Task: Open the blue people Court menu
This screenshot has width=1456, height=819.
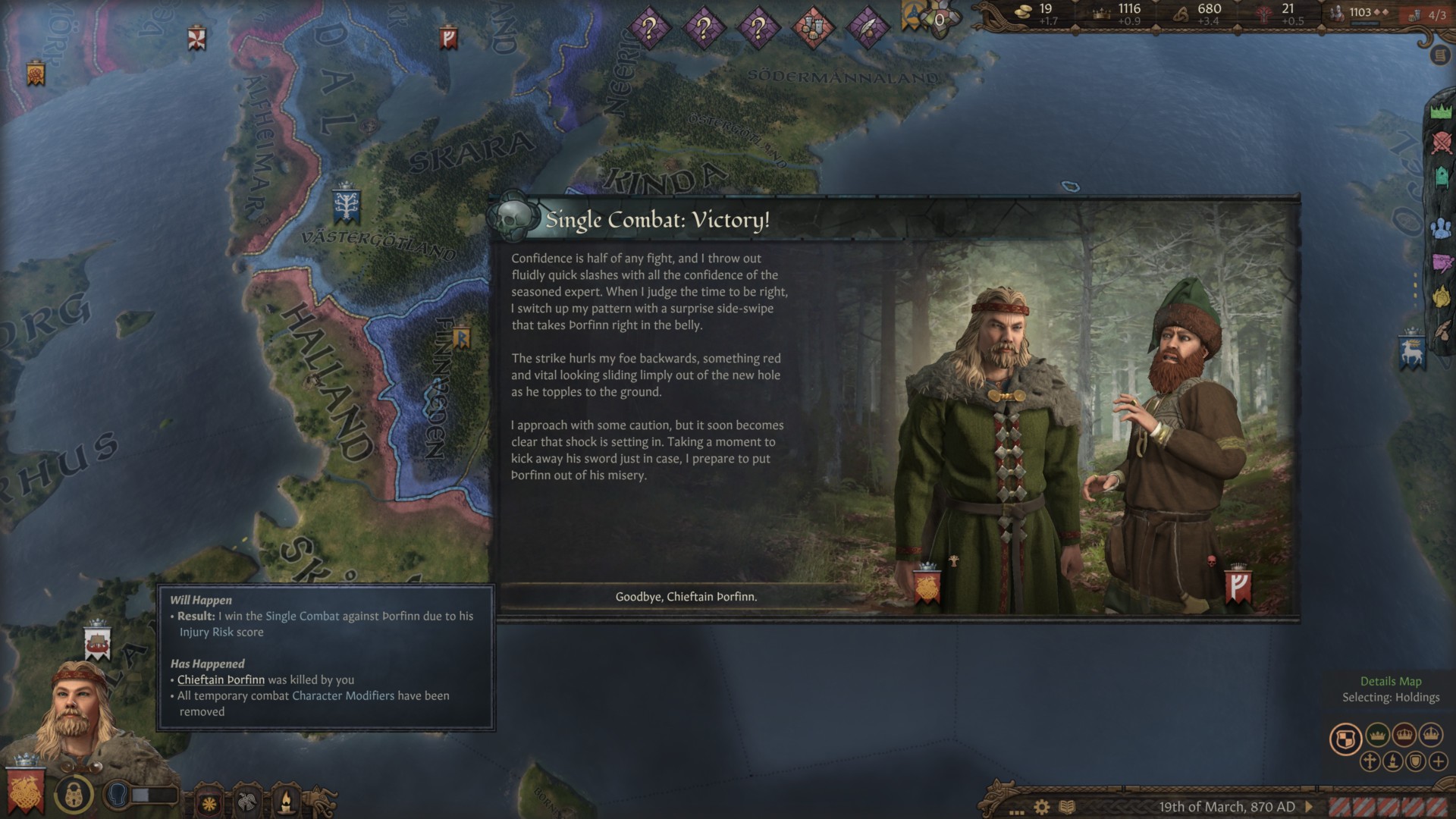Action: (x=1441, y=227)
